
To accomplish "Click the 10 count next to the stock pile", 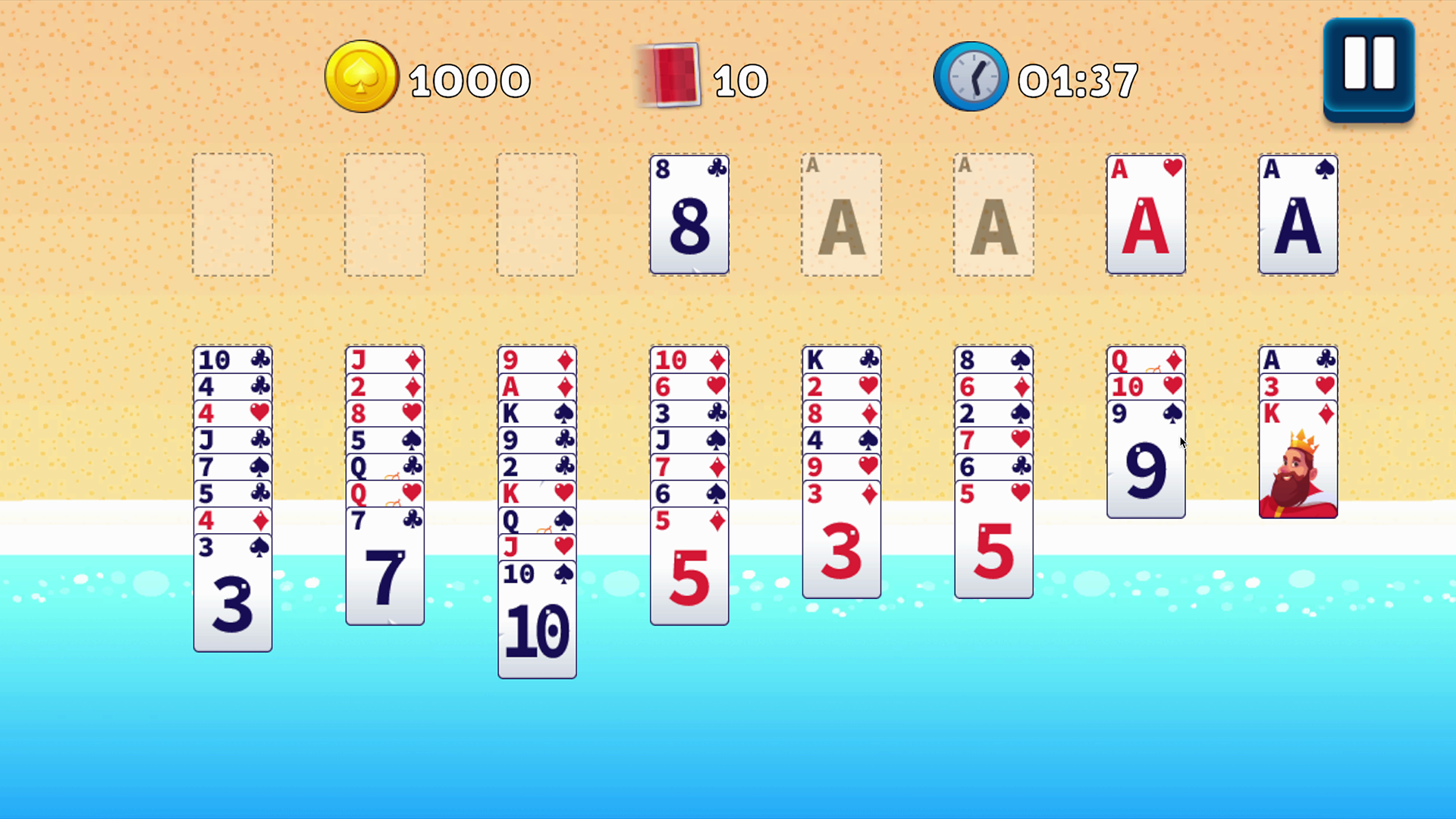I will click(741, 78).
